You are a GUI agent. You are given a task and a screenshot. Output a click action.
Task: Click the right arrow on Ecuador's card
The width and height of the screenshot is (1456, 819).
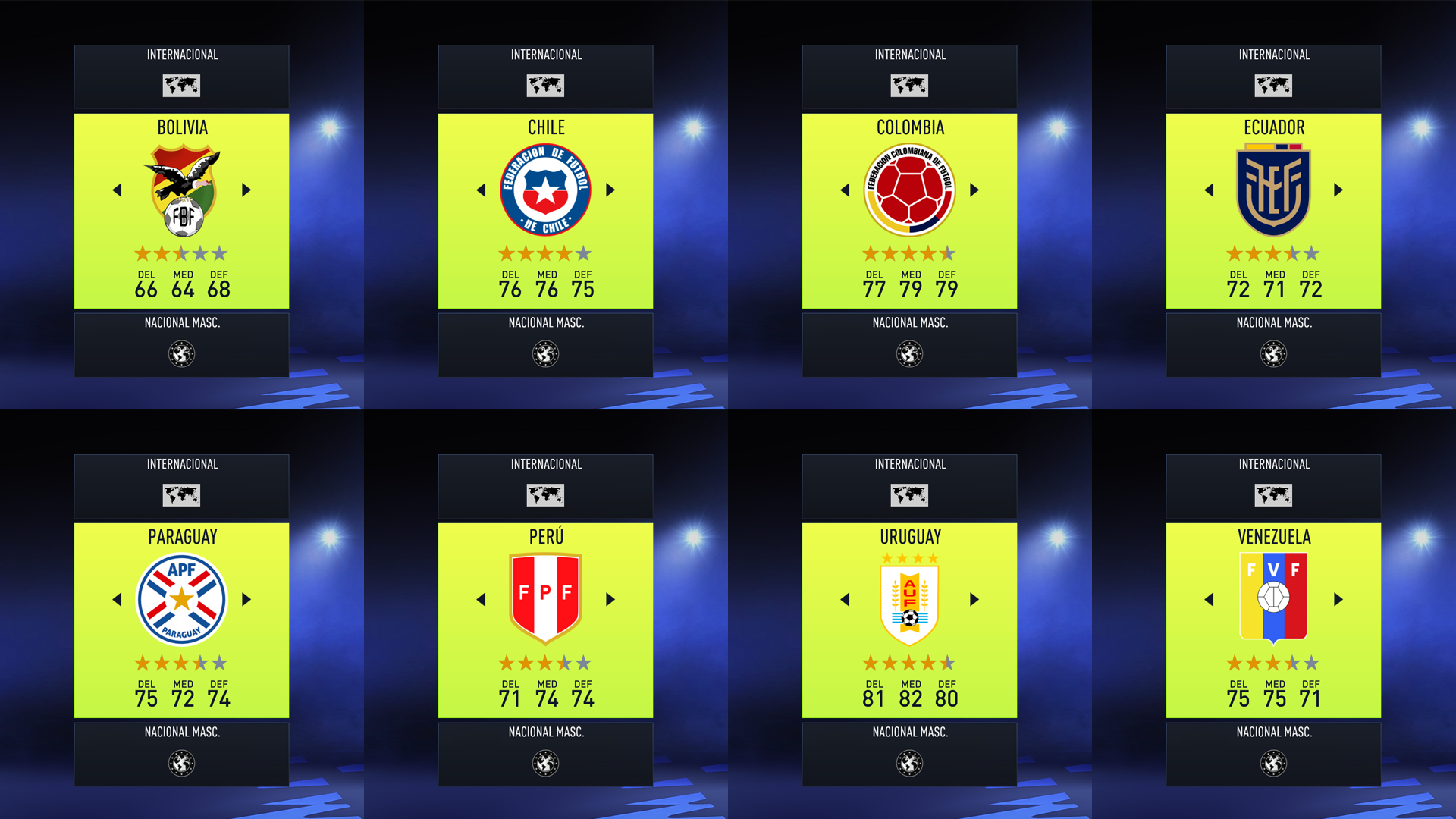coord(1339,190)
